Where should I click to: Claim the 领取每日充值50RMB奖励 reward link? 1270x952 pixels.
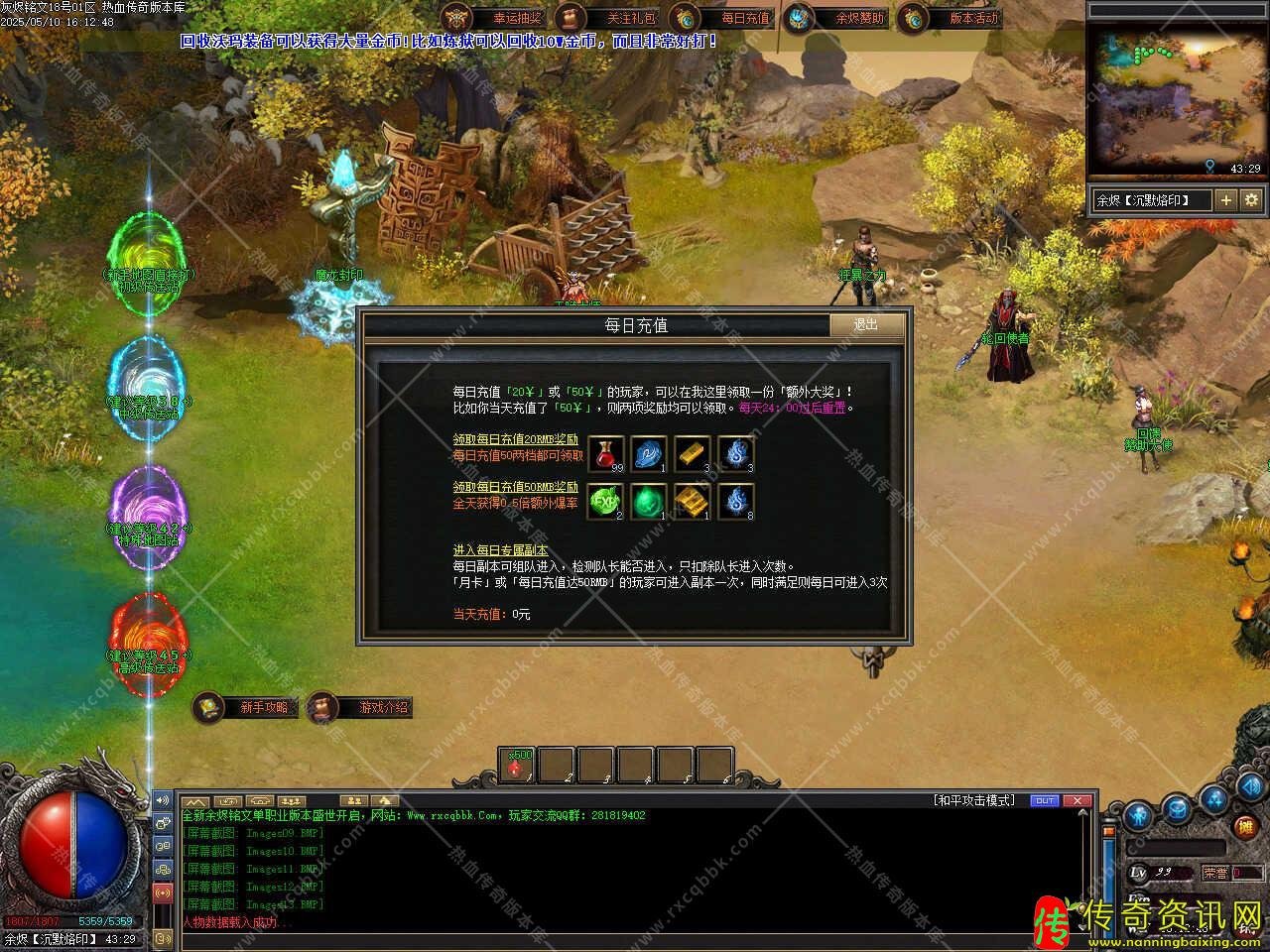[x=515, y=487]
